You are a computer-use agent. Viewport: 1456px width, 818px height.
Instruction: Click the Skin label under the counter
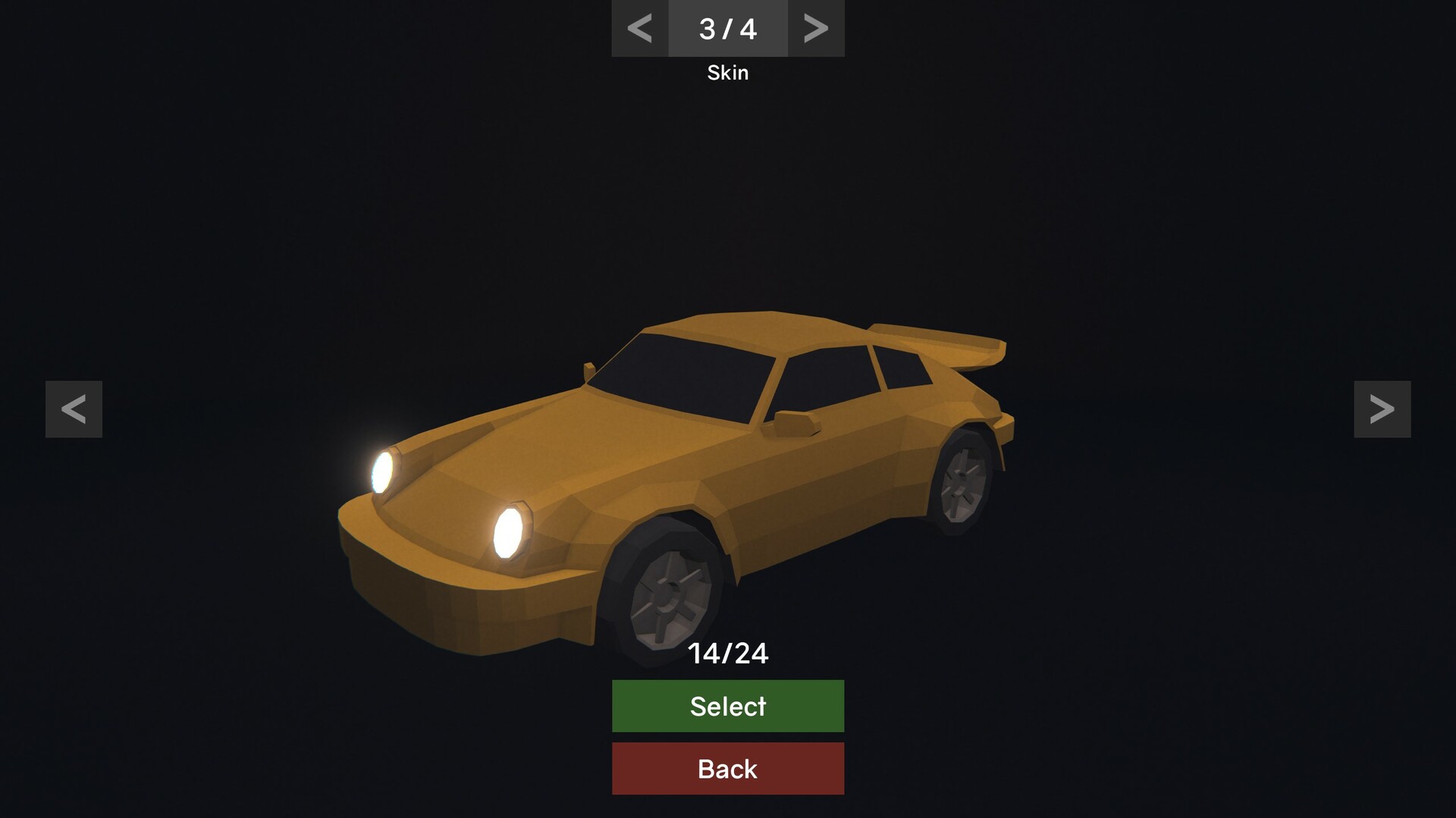pyautogui.click(x=727, y=72)
